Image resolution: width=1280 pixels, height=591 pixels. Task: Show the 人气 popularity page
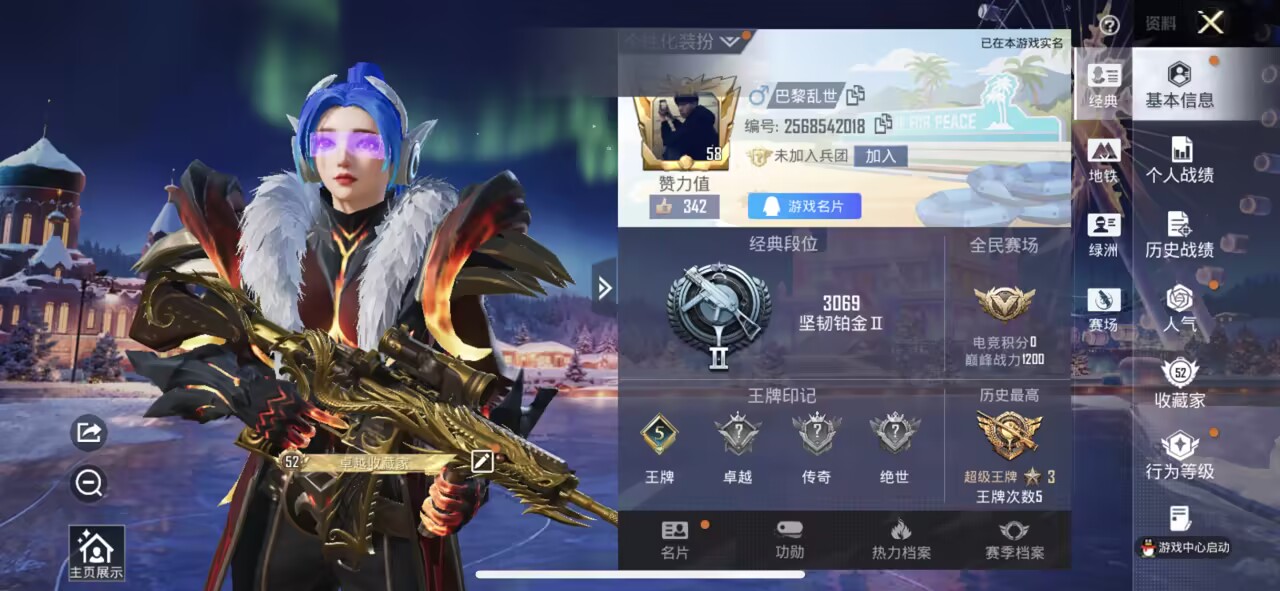click(x=1180, y=310)
